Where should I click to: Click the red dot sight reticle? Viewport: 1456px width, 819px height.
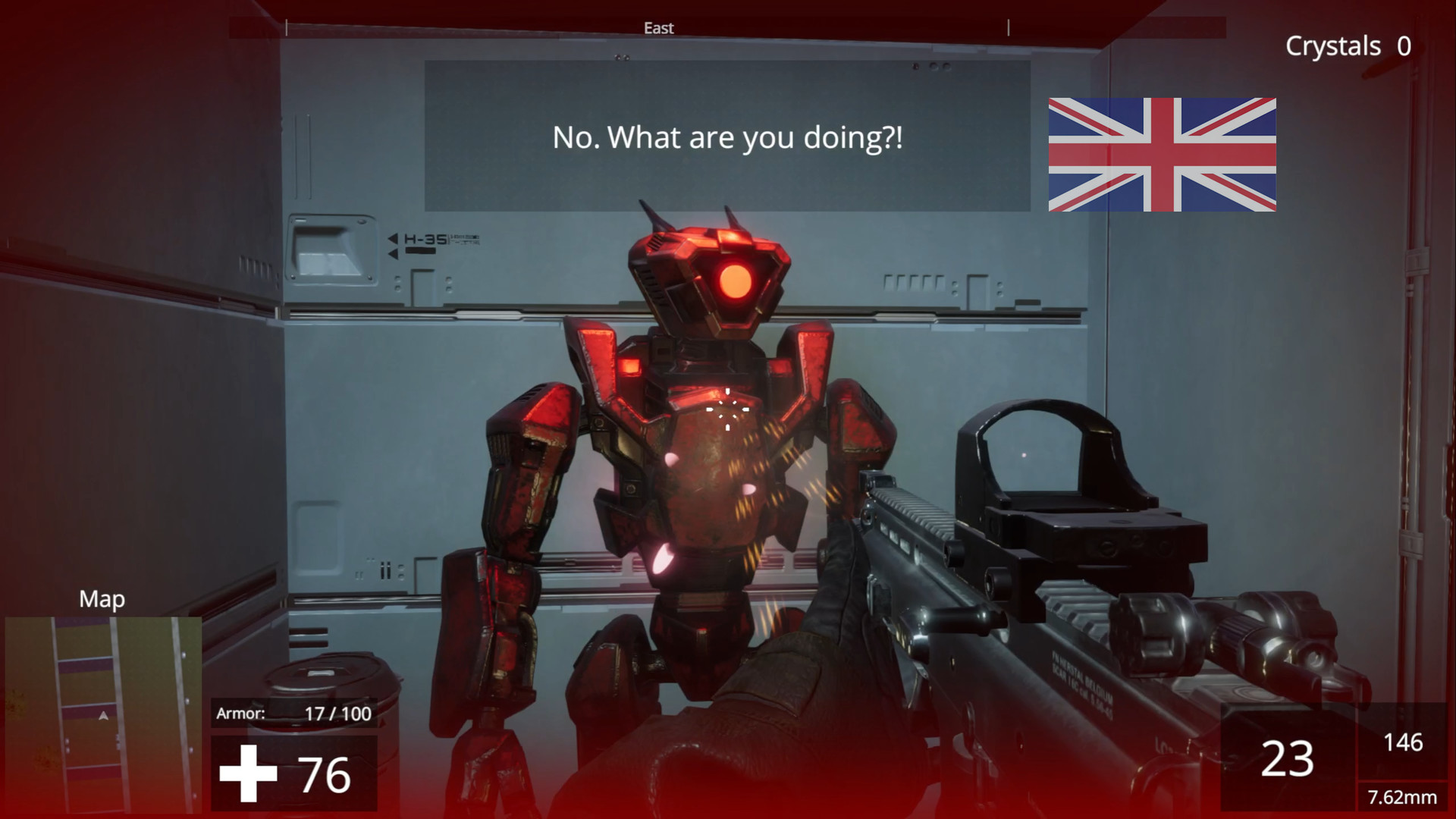1023,453
